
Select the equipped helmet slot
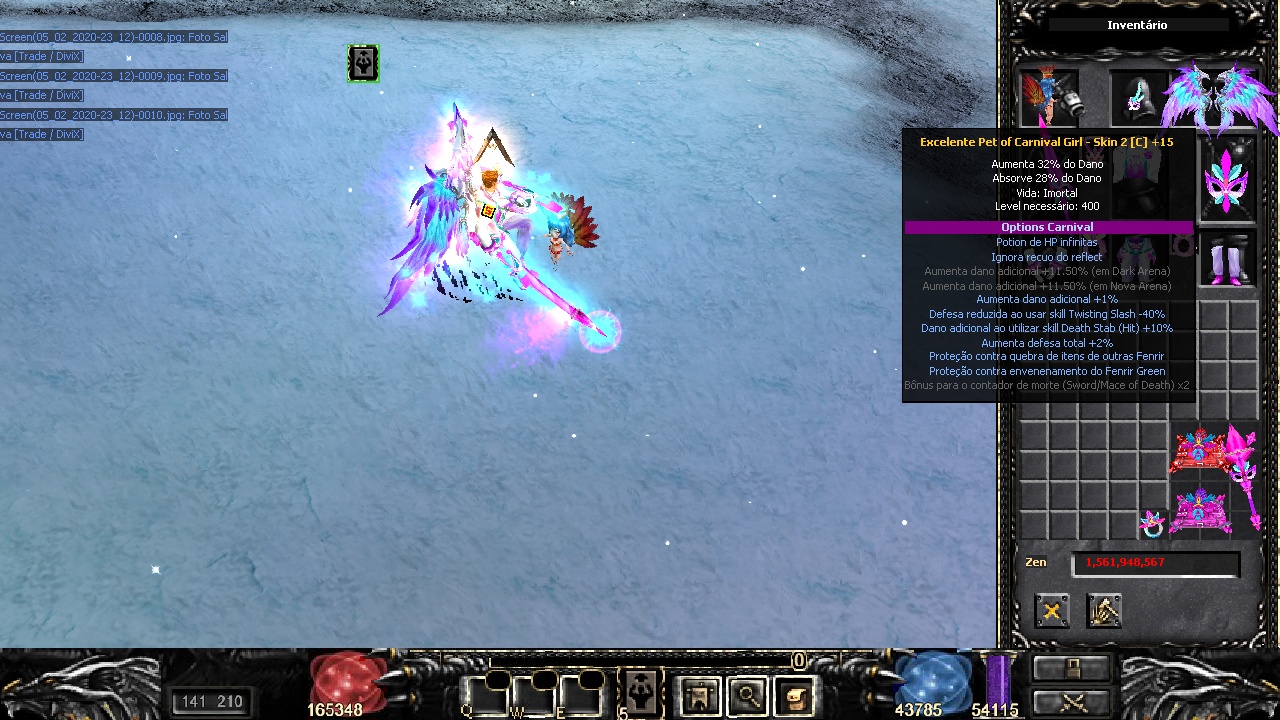[x=1140, y=98]
